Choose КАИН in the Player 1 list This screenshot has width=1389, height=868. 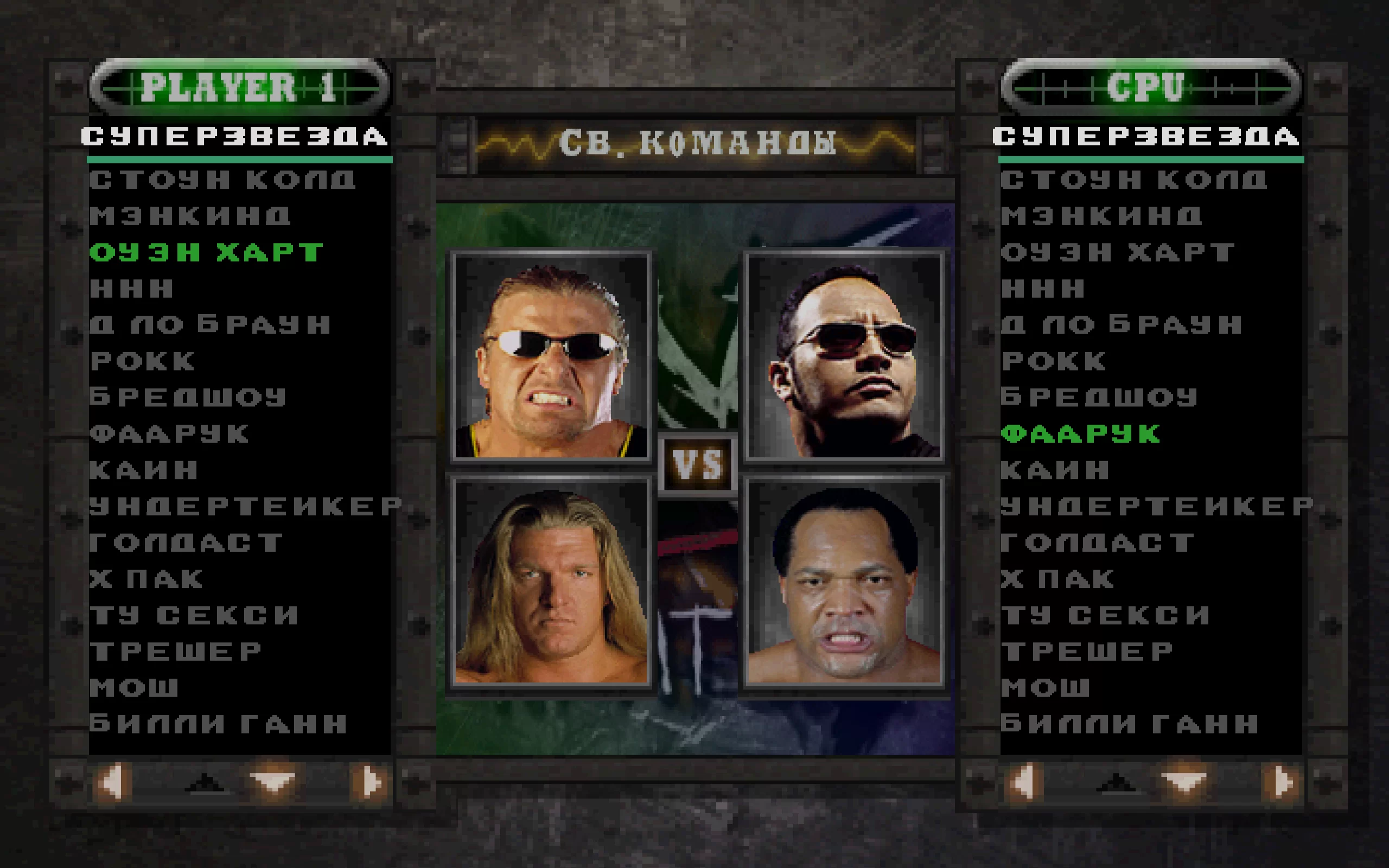pyautogui.click(x=143, y=470)
